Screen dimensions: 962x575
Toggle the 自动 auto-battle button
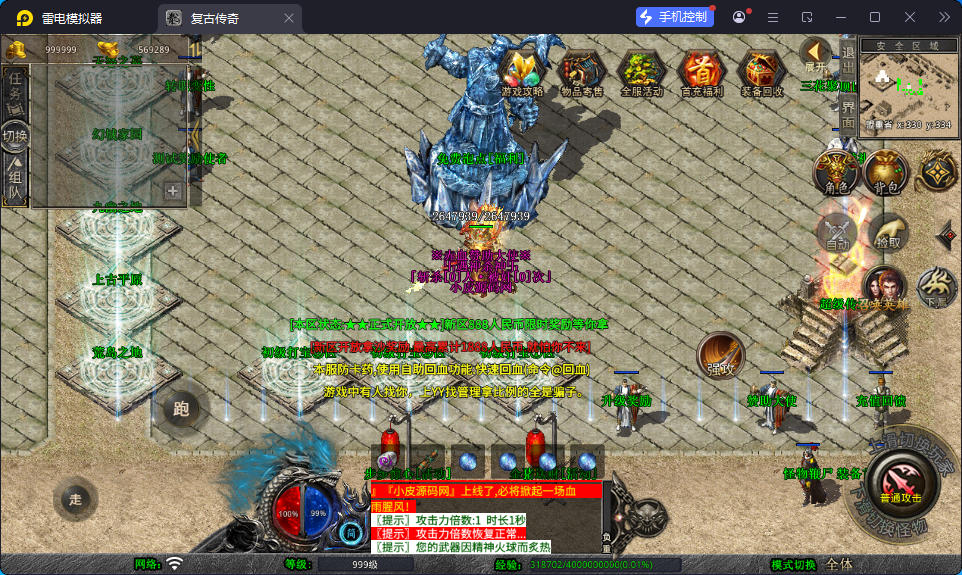[836, 232]
